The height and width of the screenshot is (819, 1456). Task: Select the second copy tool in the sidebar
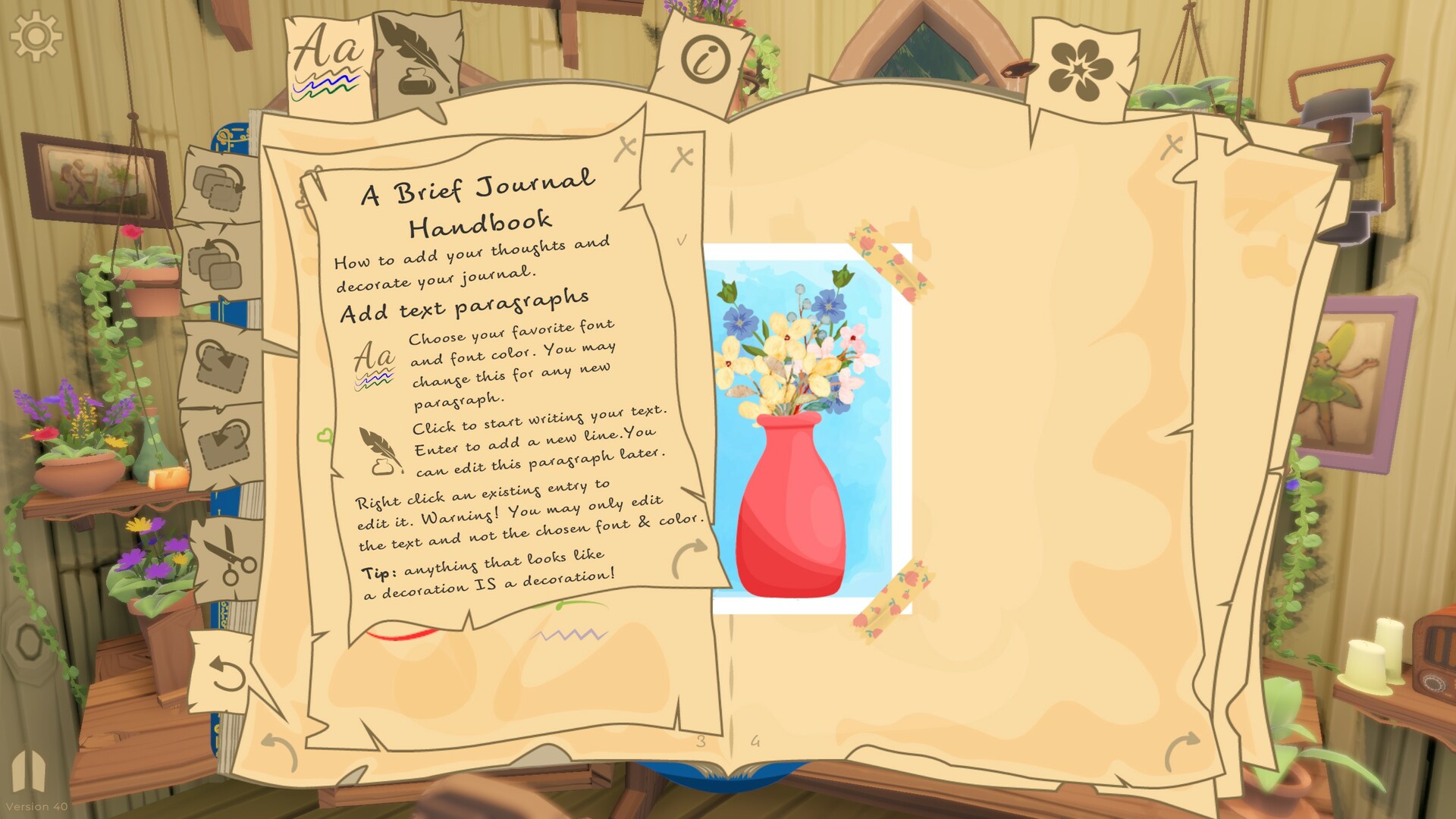(x=219, y=262)
